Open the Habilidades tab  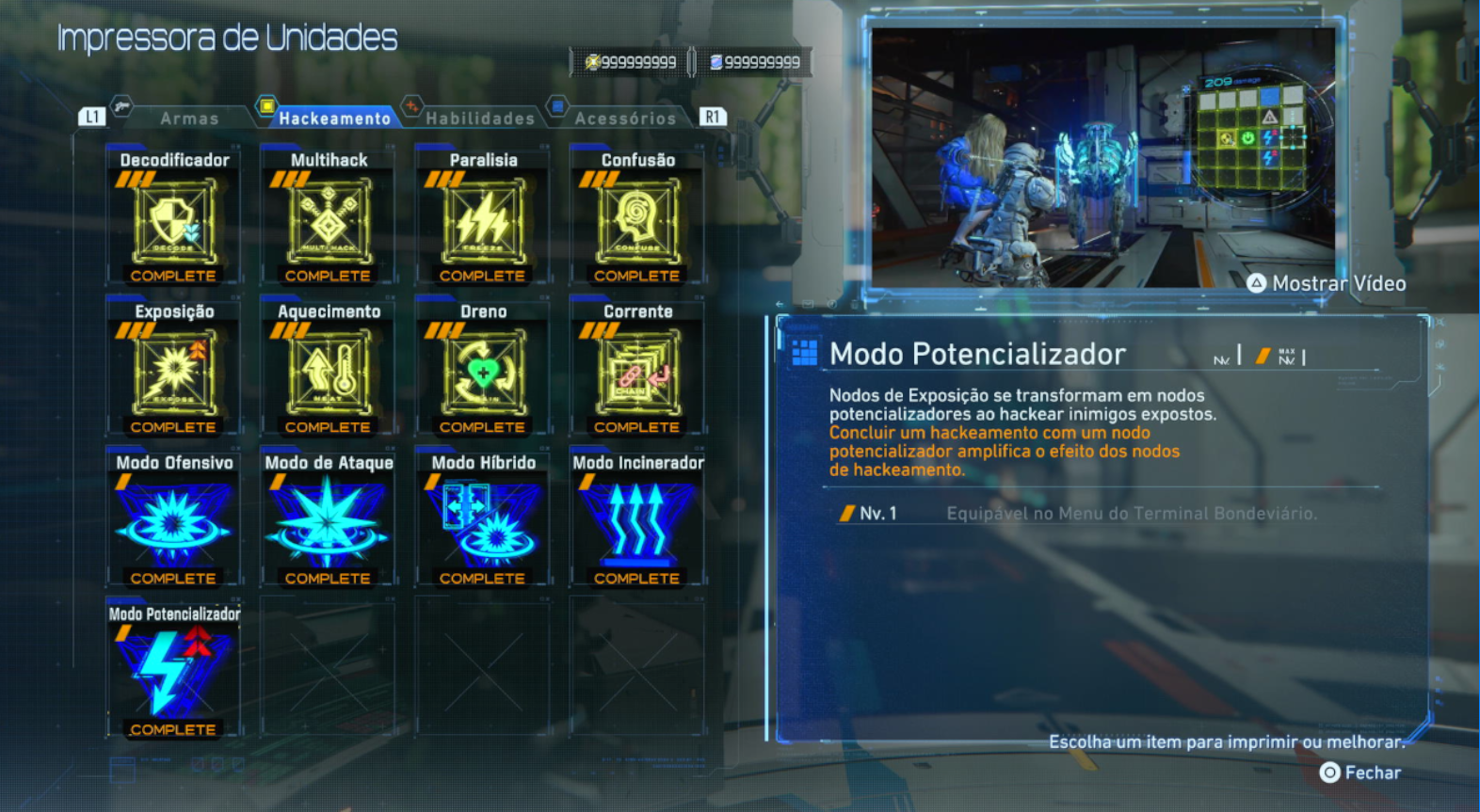[x=479, y=119]
